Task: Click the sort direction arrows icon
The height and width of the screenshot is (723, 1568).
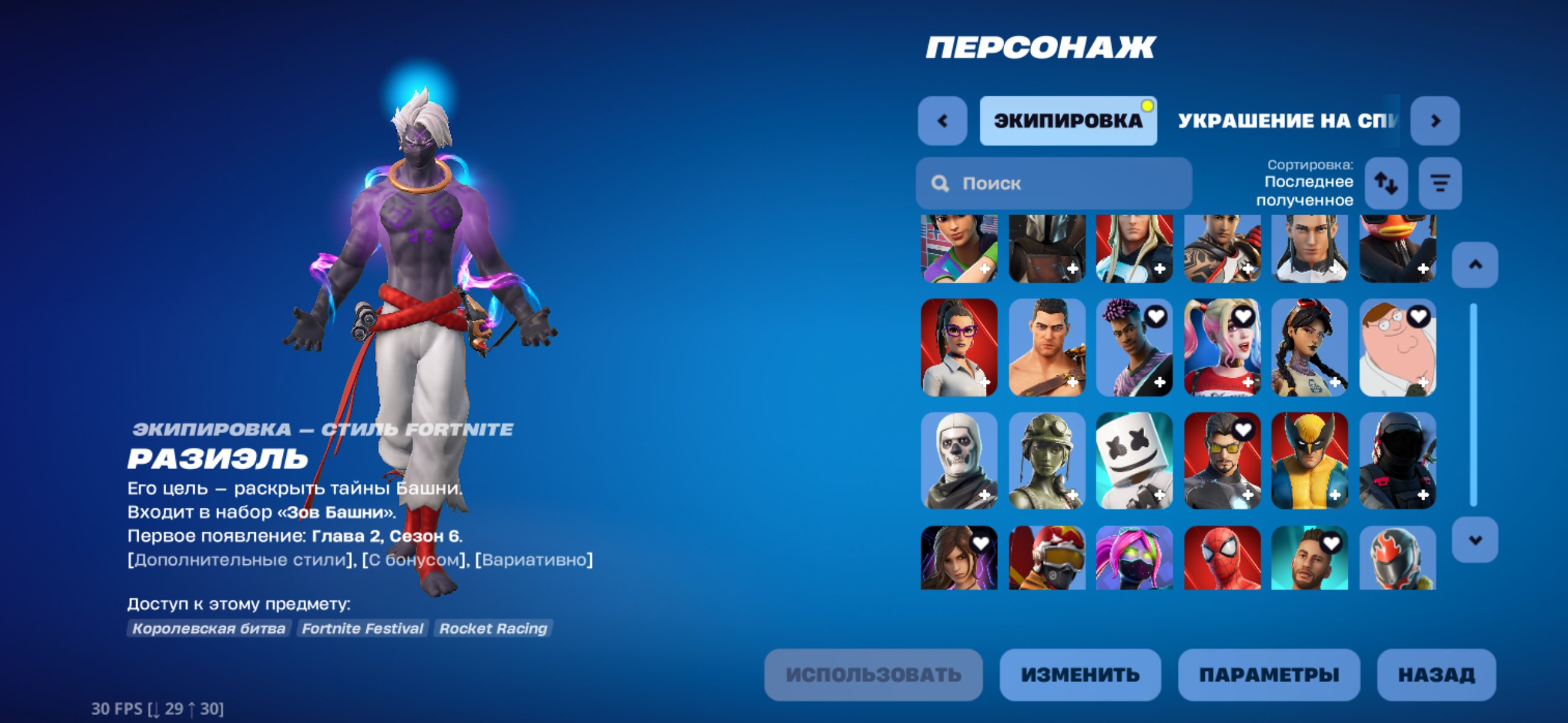Action: point(1388,182)
